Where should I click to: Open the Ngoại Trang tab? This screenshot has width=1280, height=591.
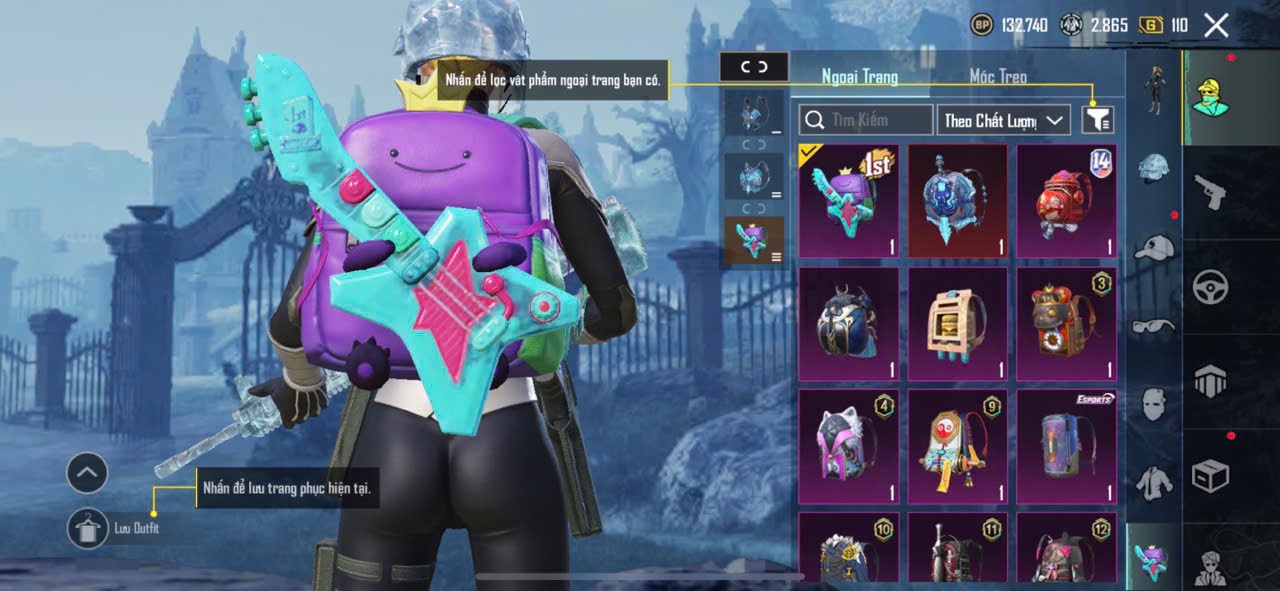click(x=859, y=76)
